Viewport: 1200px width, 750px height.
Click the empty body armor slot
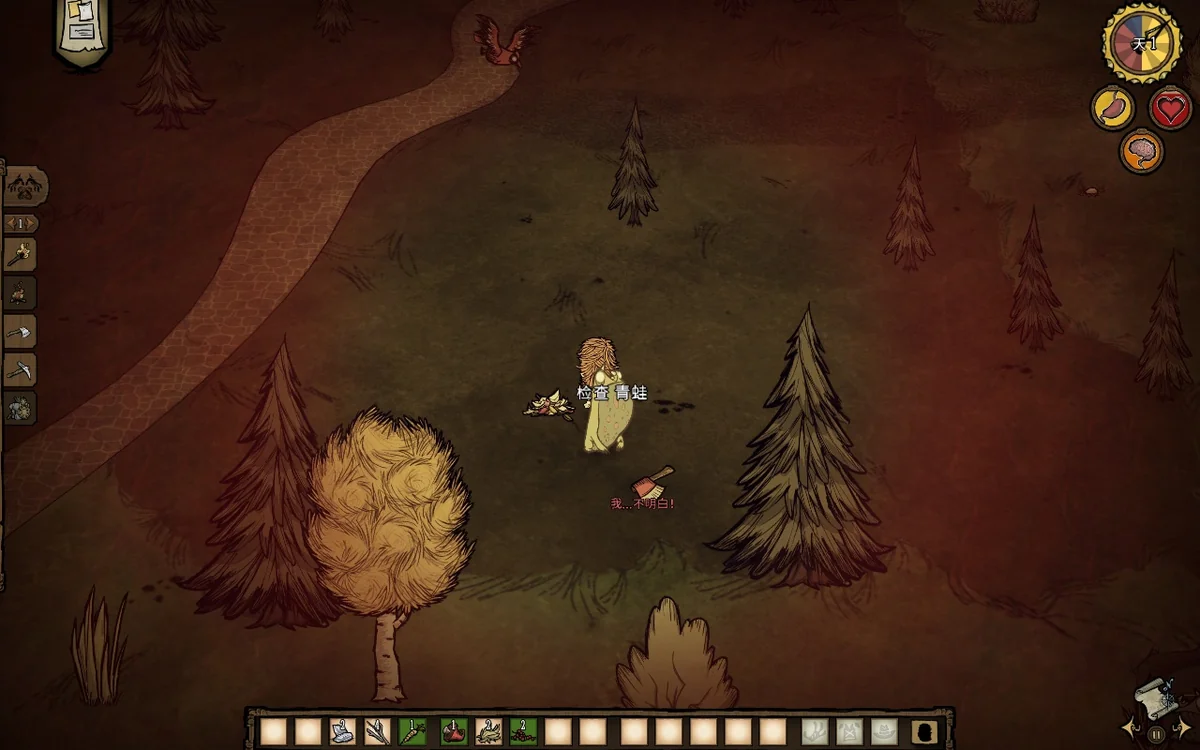(x=849, y=732)
